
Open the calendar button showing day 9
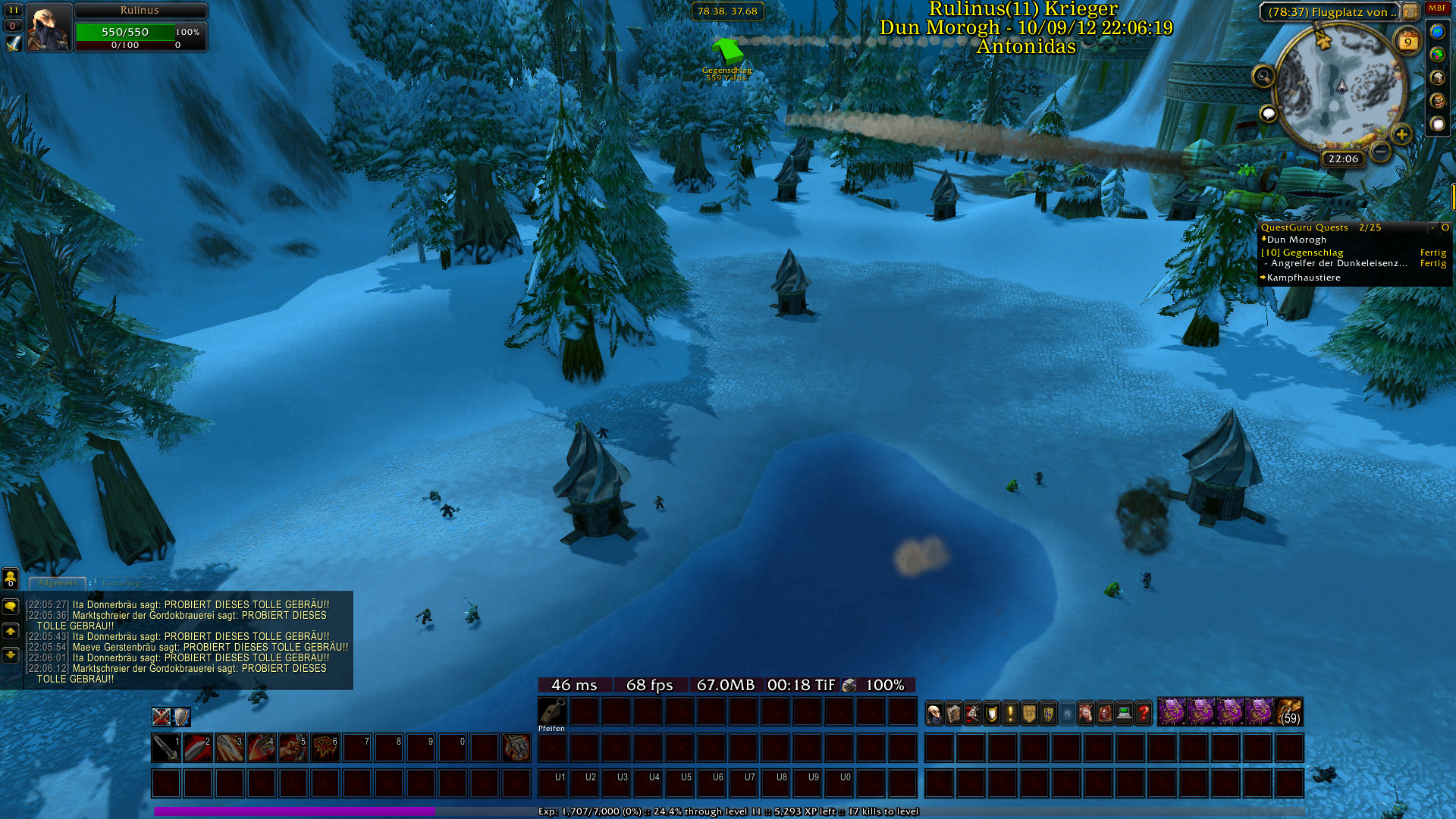1407,42
